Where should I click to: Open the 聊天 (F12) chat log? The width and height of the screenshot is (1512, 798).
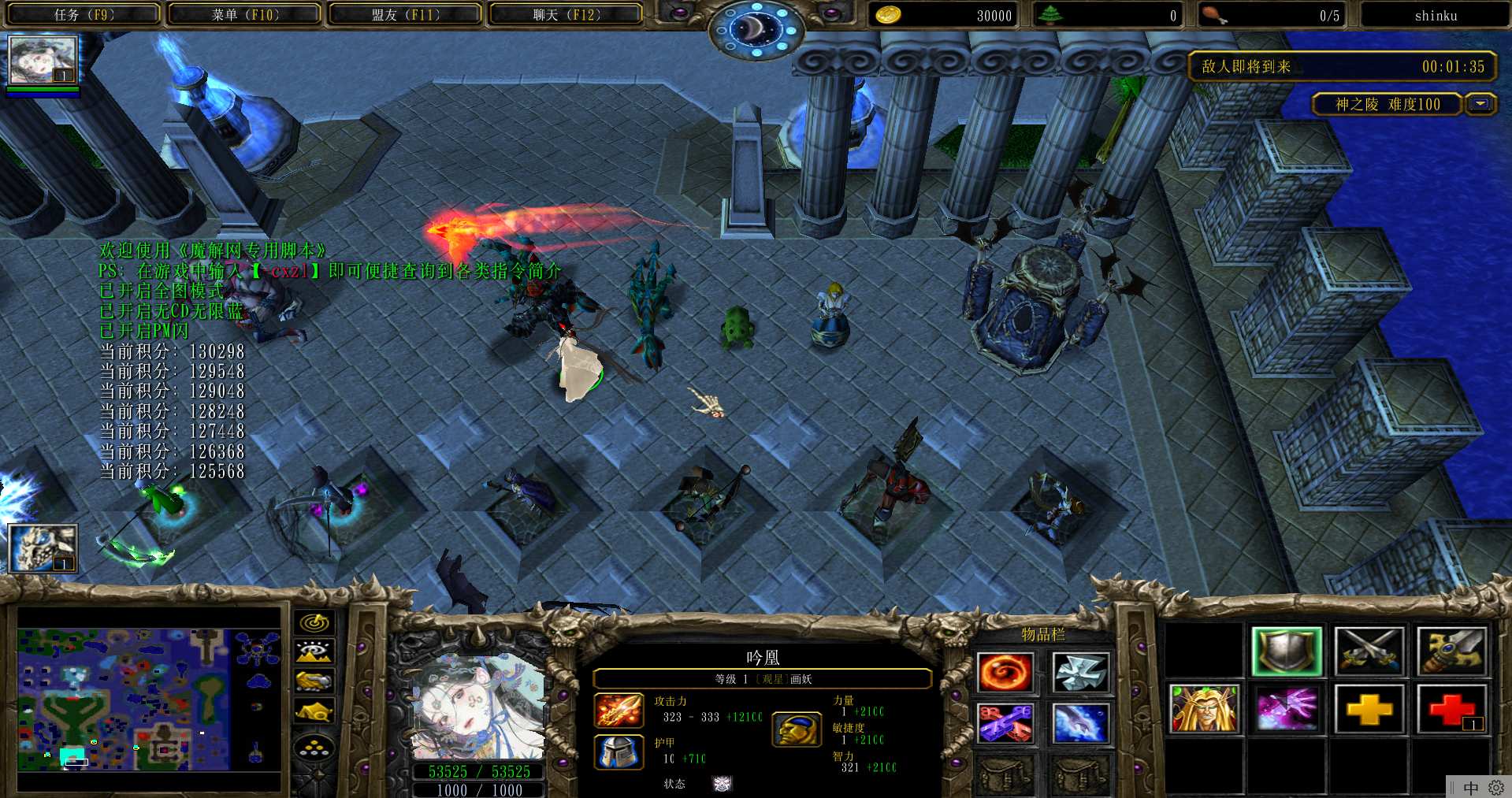coord(566,15)
